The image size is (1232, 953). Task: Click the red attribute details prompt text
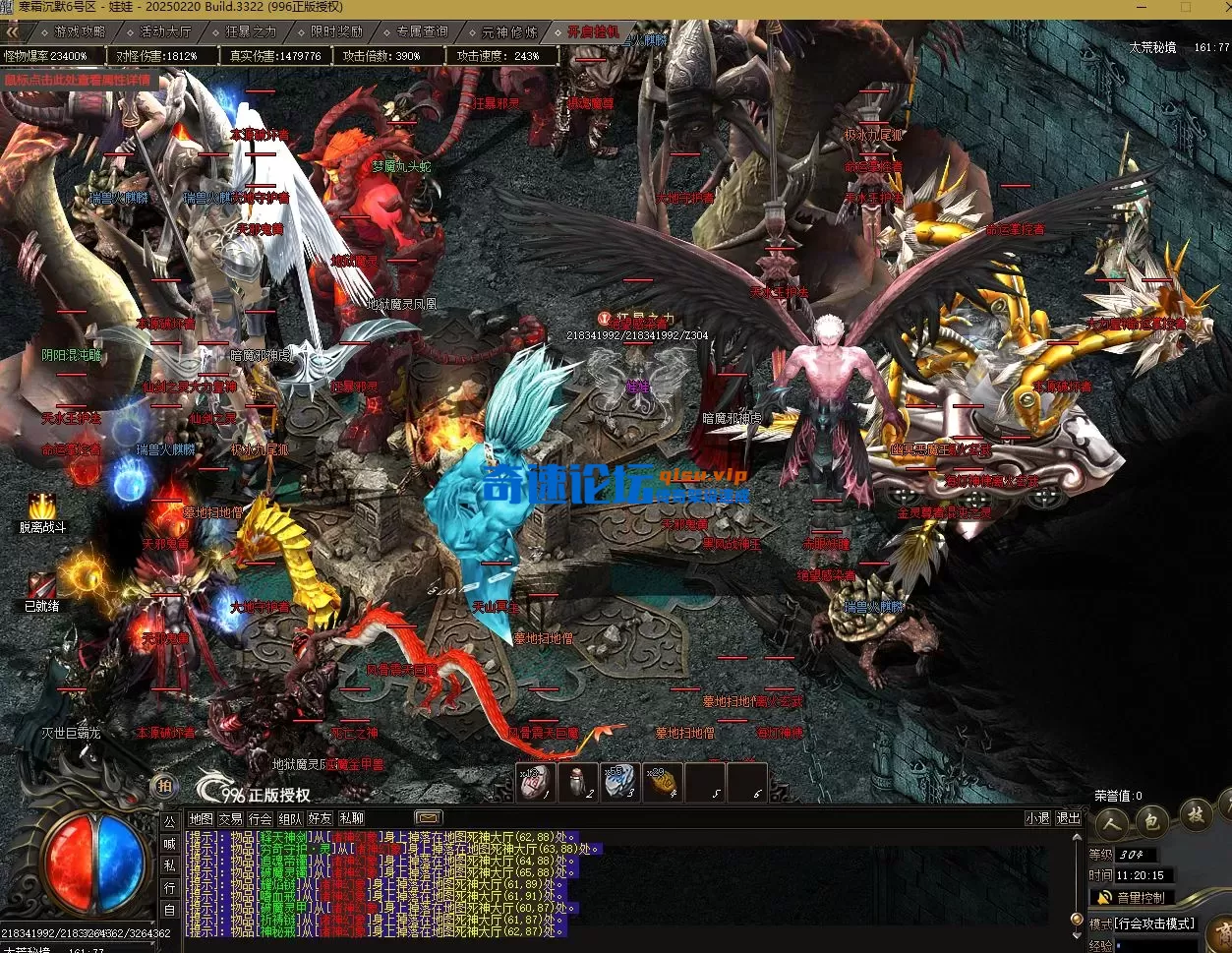pos(79,79)
